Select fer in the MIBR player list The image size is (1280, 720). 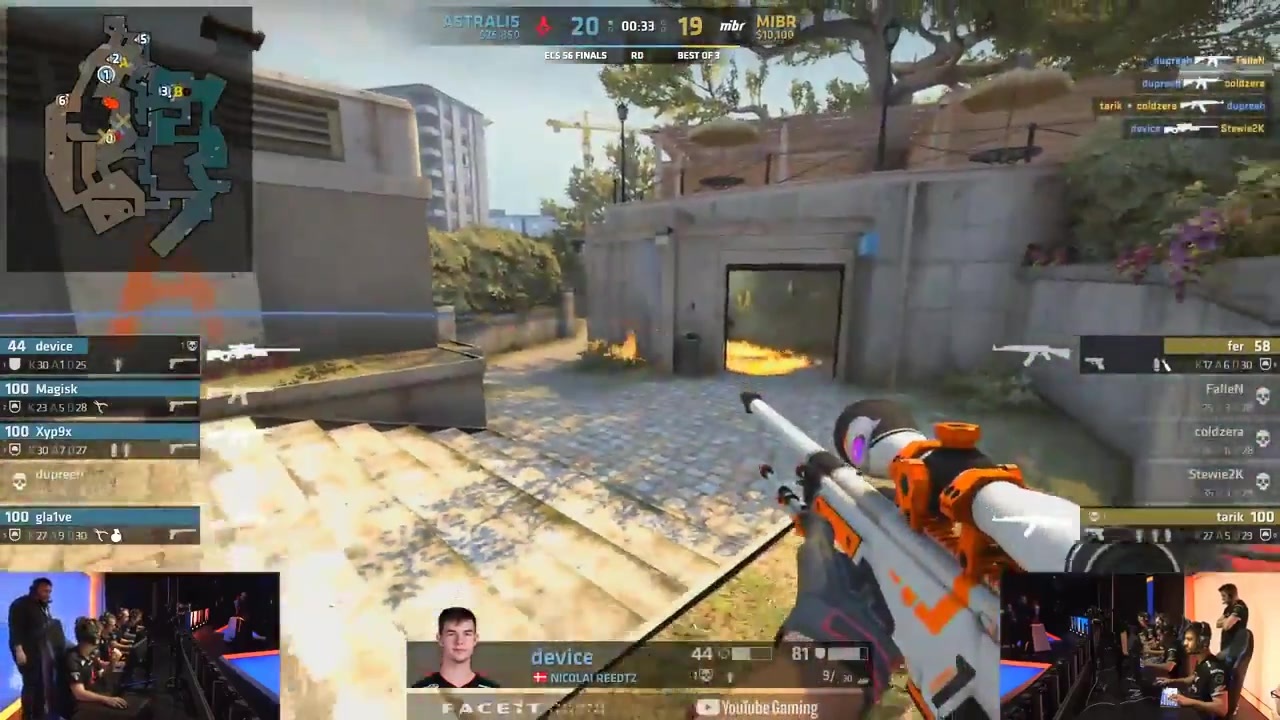[1180, 355]
